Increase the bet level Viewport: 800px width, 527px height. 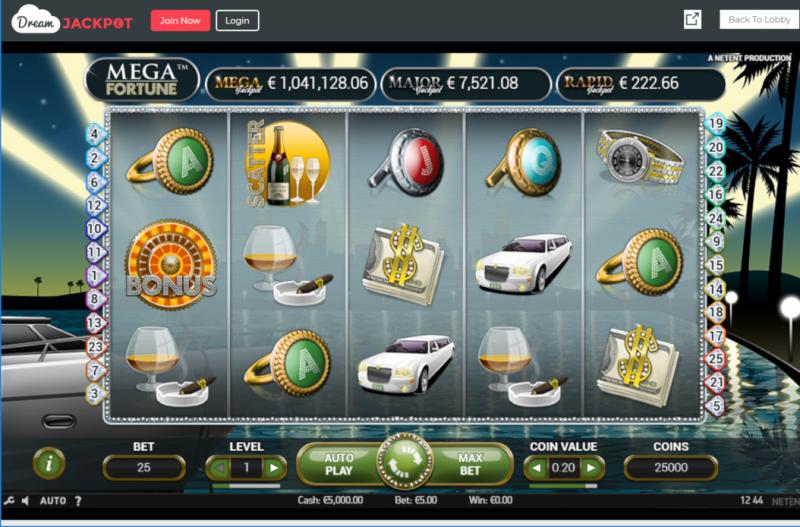point(275,467)
